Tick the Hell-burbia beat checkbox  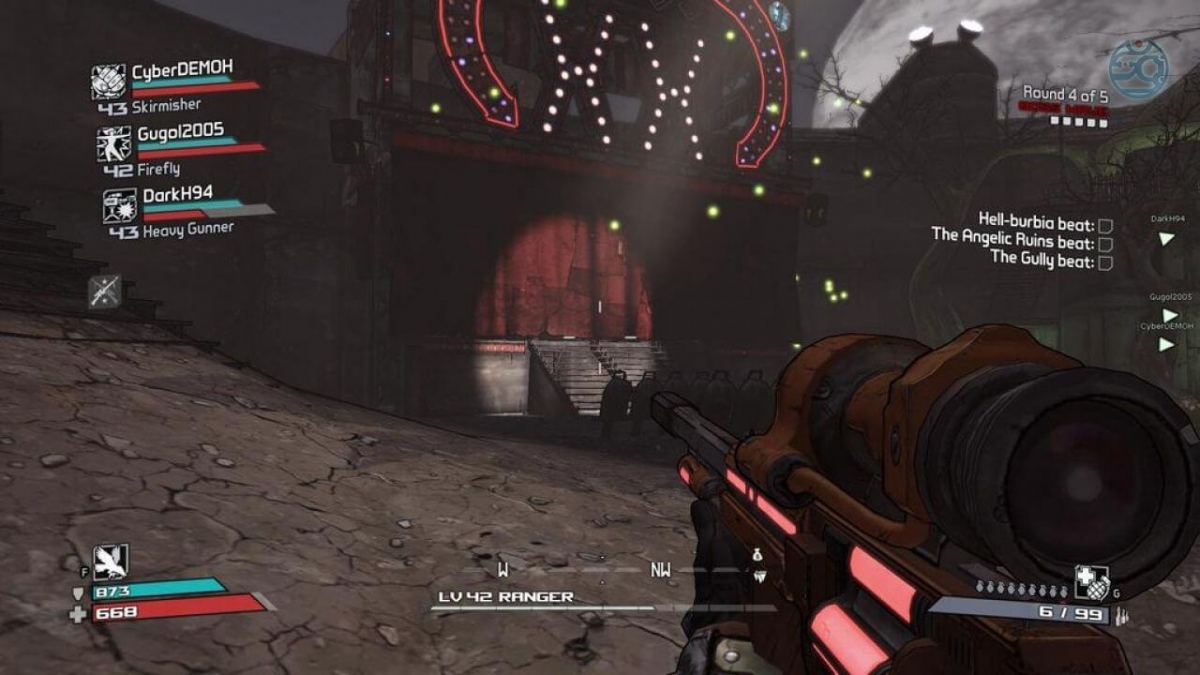pyautogui.click(x=1105, y=225)
